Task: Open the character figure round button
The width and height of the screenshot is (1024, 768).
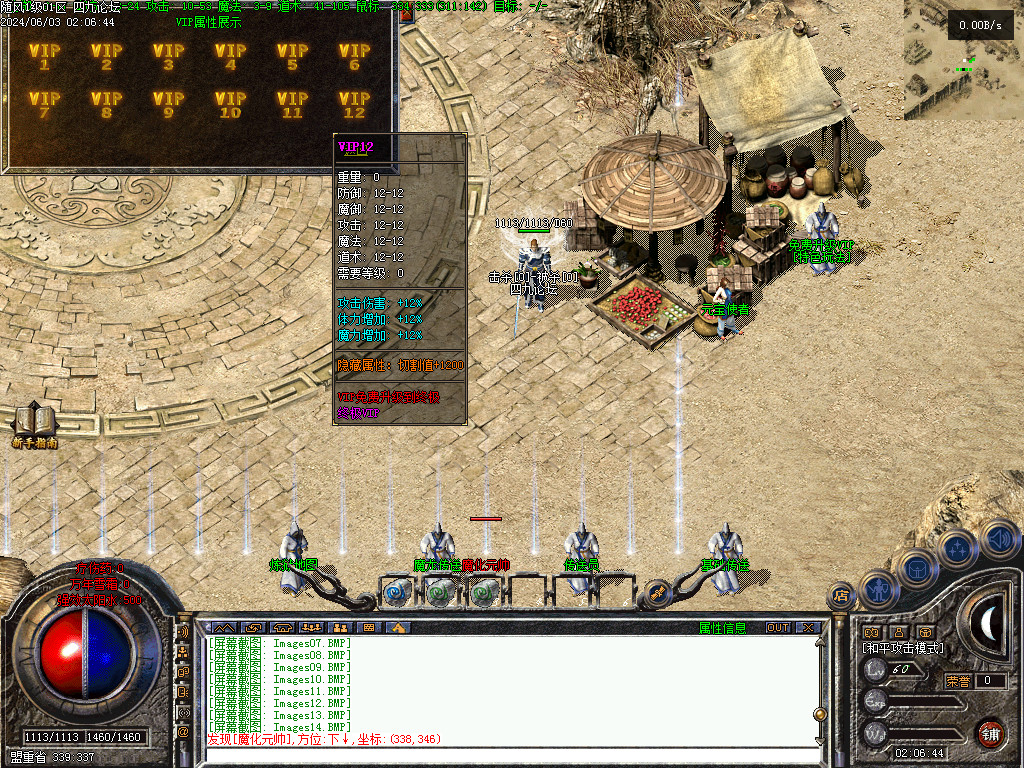Action: pos(878,589)
